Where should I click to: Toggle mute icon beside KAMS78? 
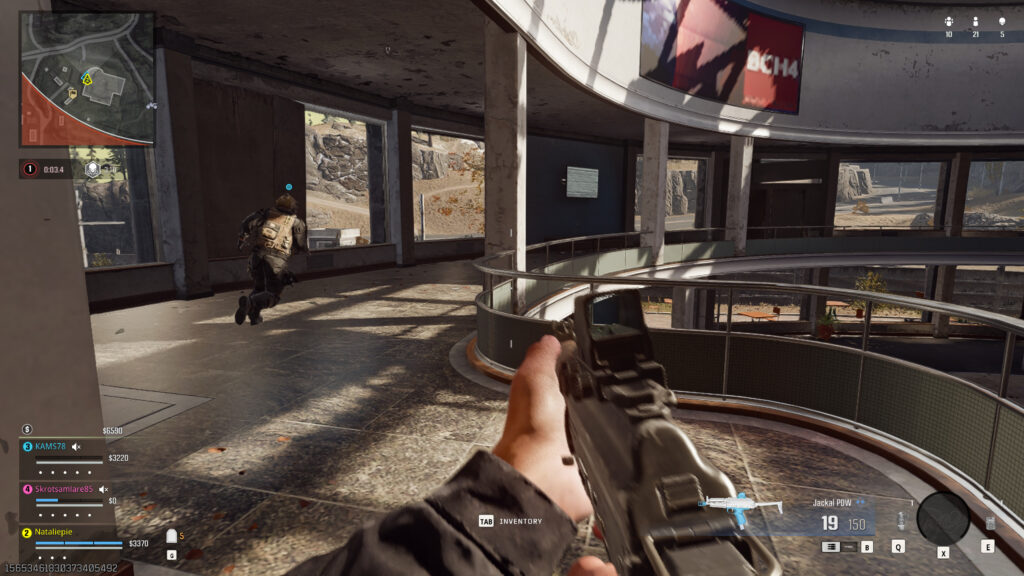point(76,446)
